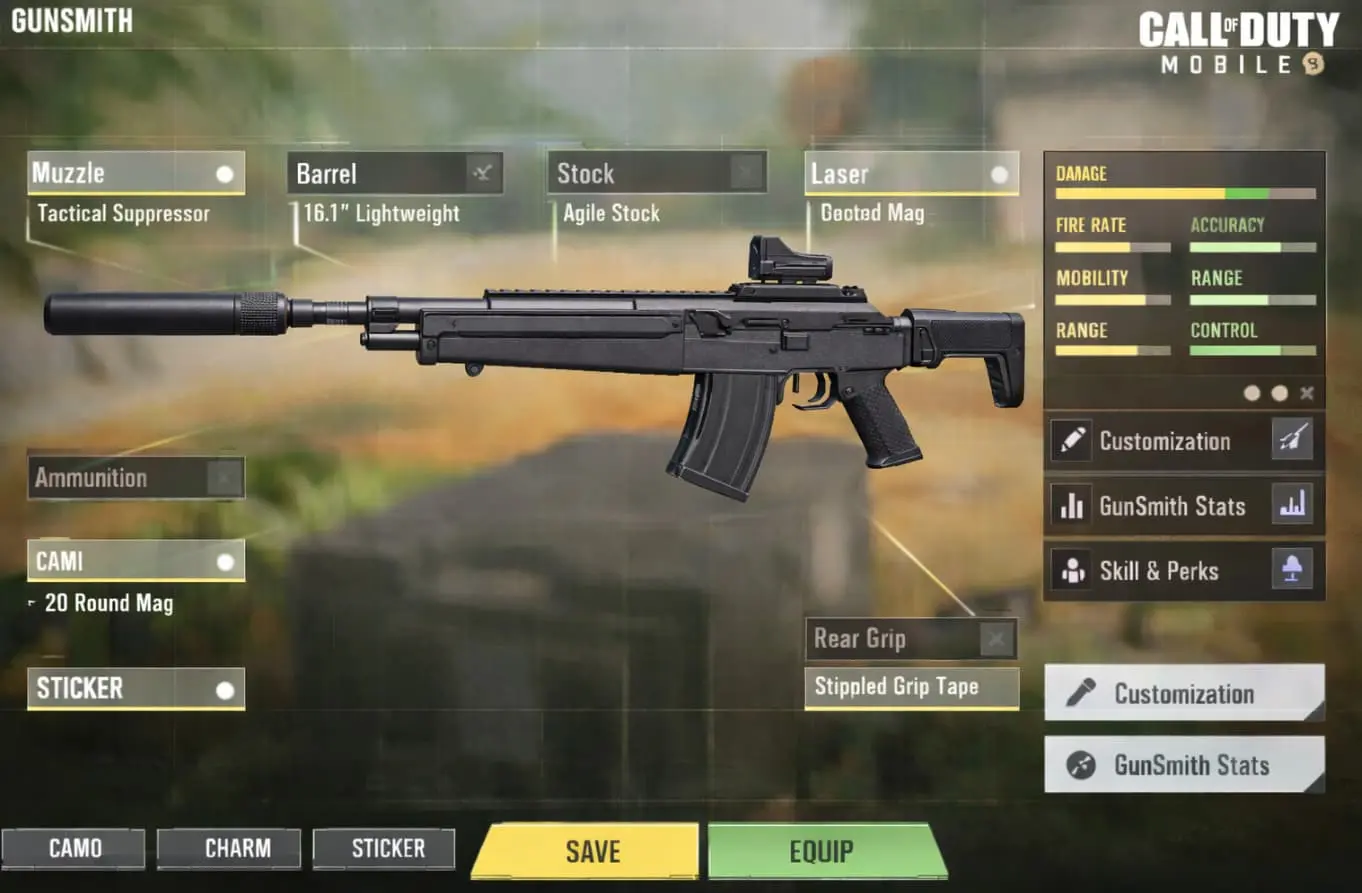The image size is (1362, 893).
Task: Dismiss the stats panel with the X toggle
Action: (x=1307, y=393)
